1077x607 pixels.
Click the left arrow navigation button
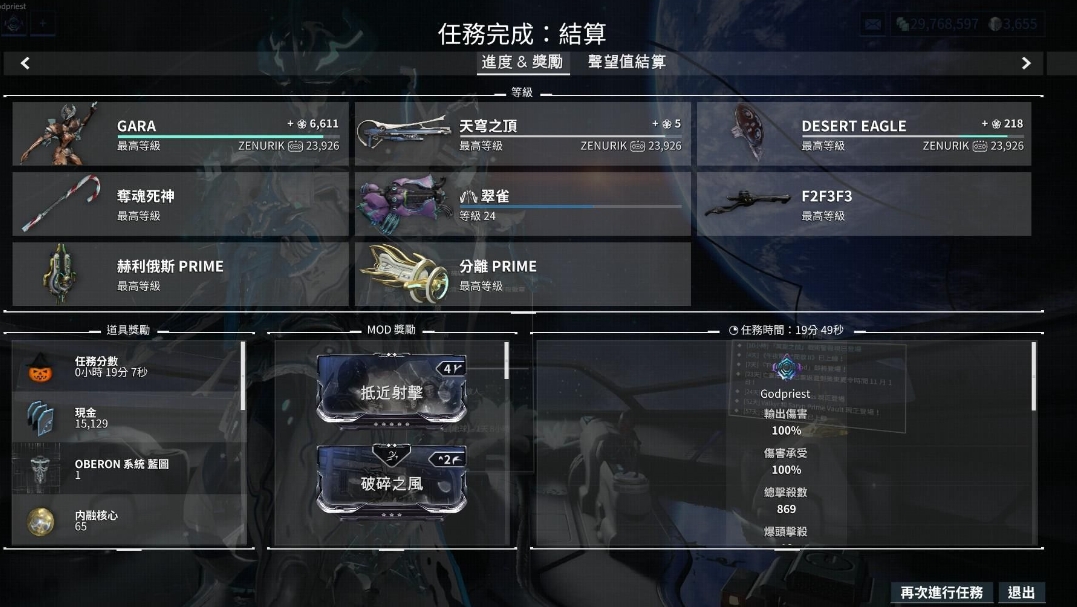25,63
